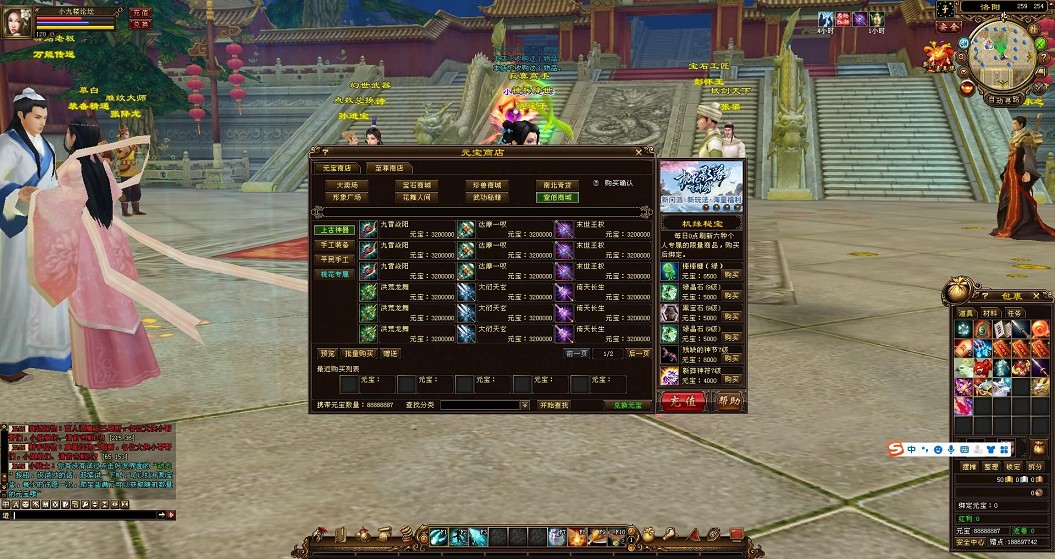1055x559 pixels.
Task: Go to the next shop page (后一页)
Action: coord(639,354)
